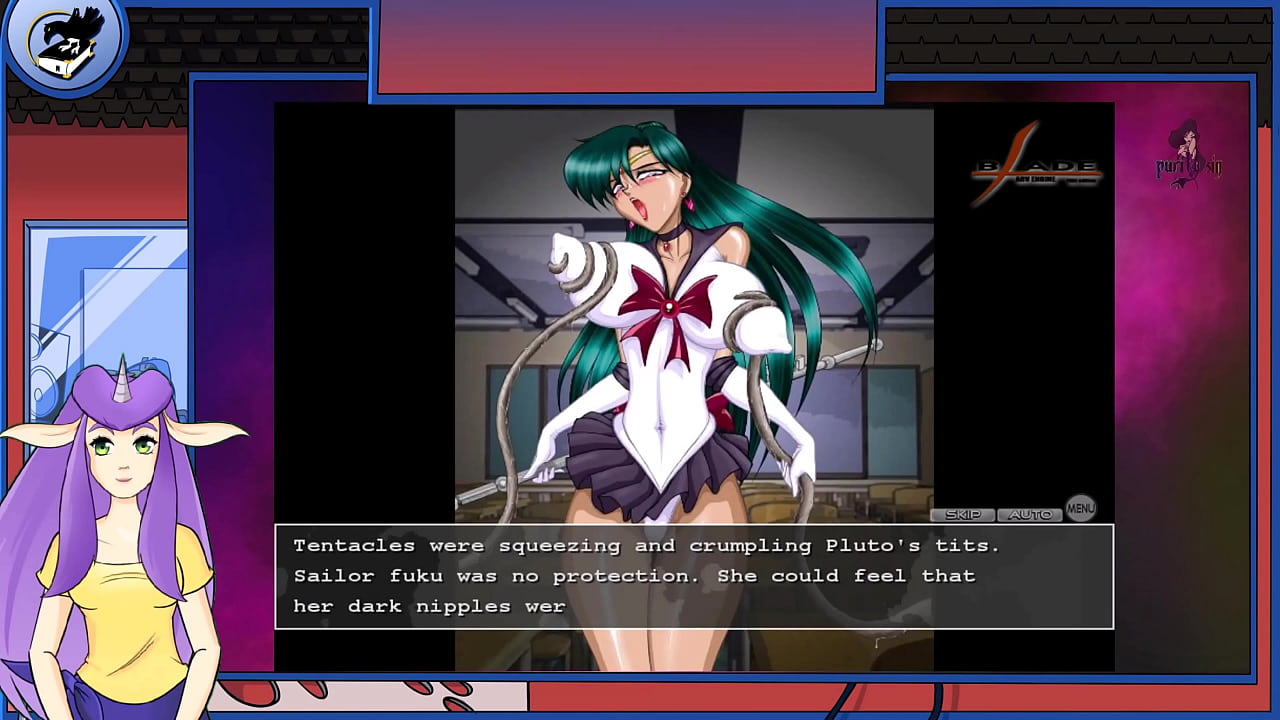Open the round MENU button
This screenshot has height=720, width=1280.
point(1081,508)
